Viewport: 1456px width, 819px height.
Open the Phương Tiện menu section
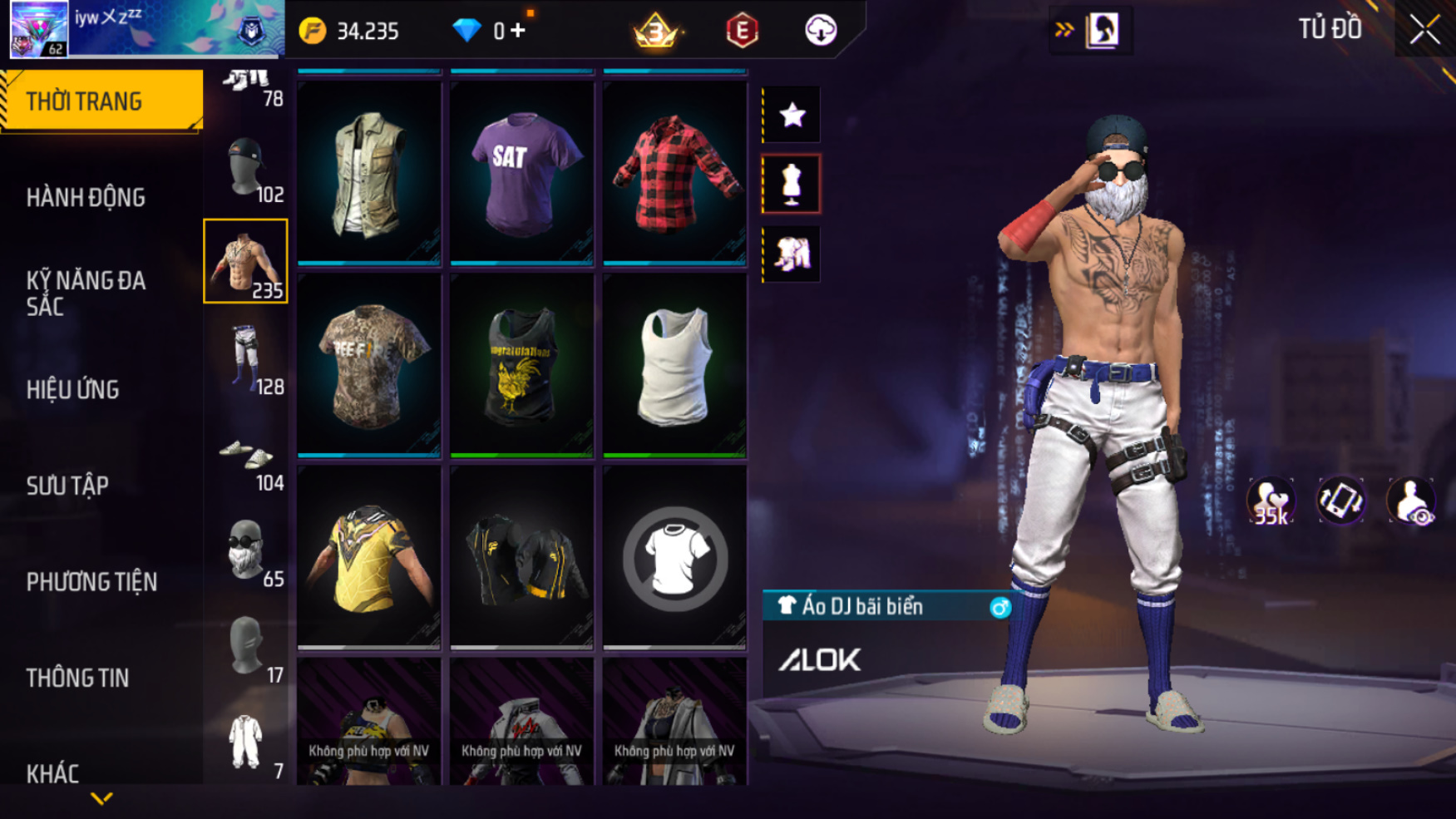91,582
